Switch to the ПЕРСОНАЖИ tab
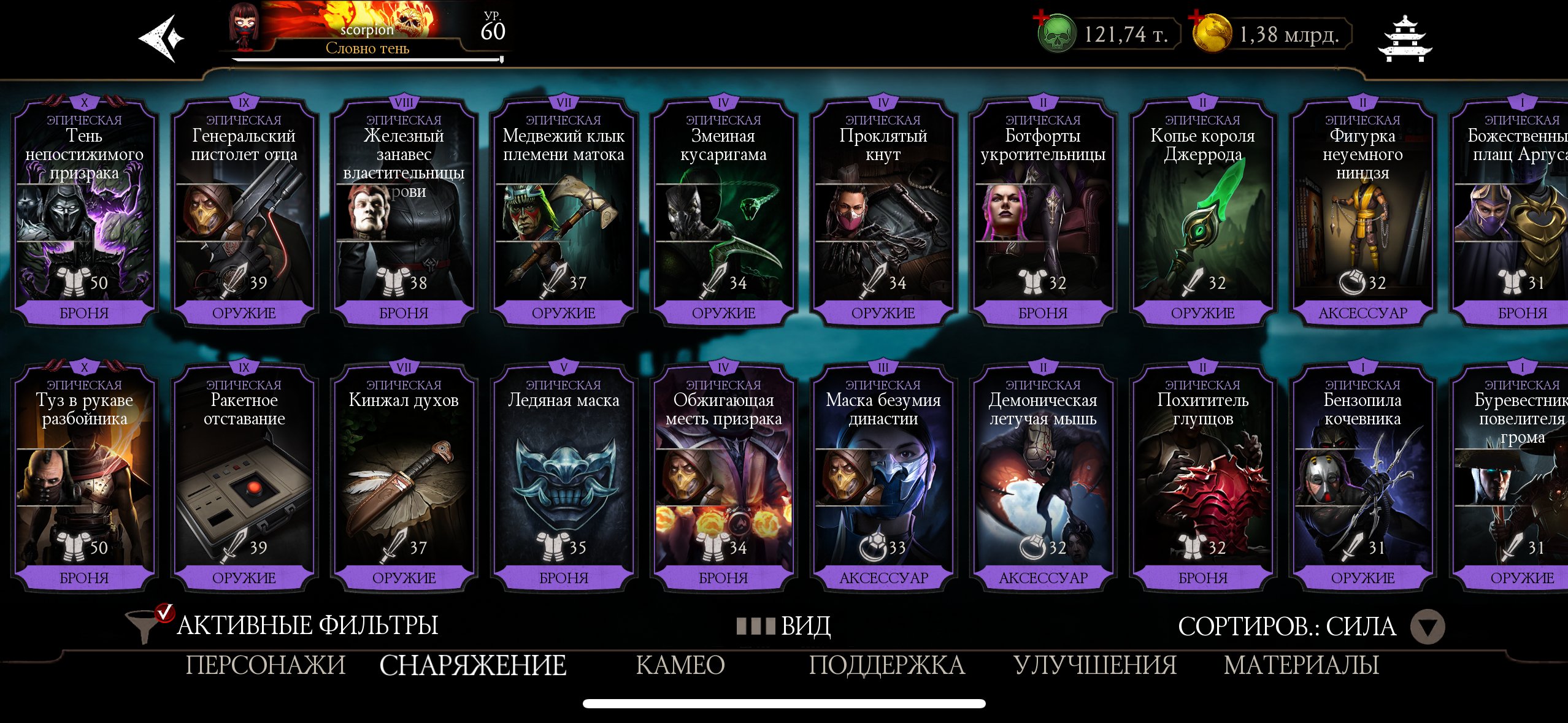Screen dimensions: 1568x723 coord(266,664)
